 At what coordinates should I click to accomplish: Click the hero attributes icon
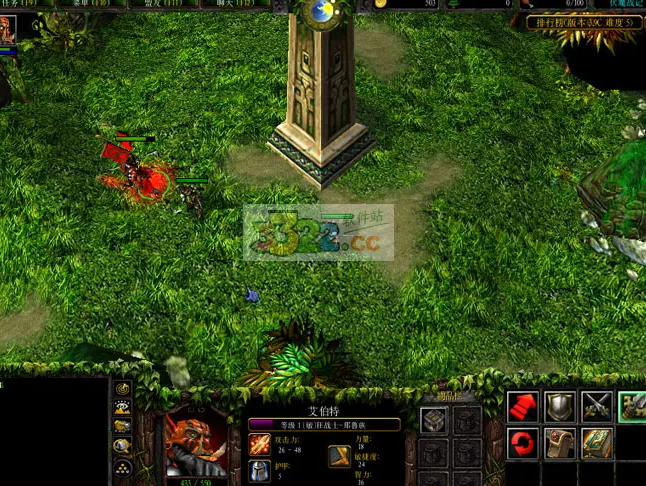(x=339, y=456)
